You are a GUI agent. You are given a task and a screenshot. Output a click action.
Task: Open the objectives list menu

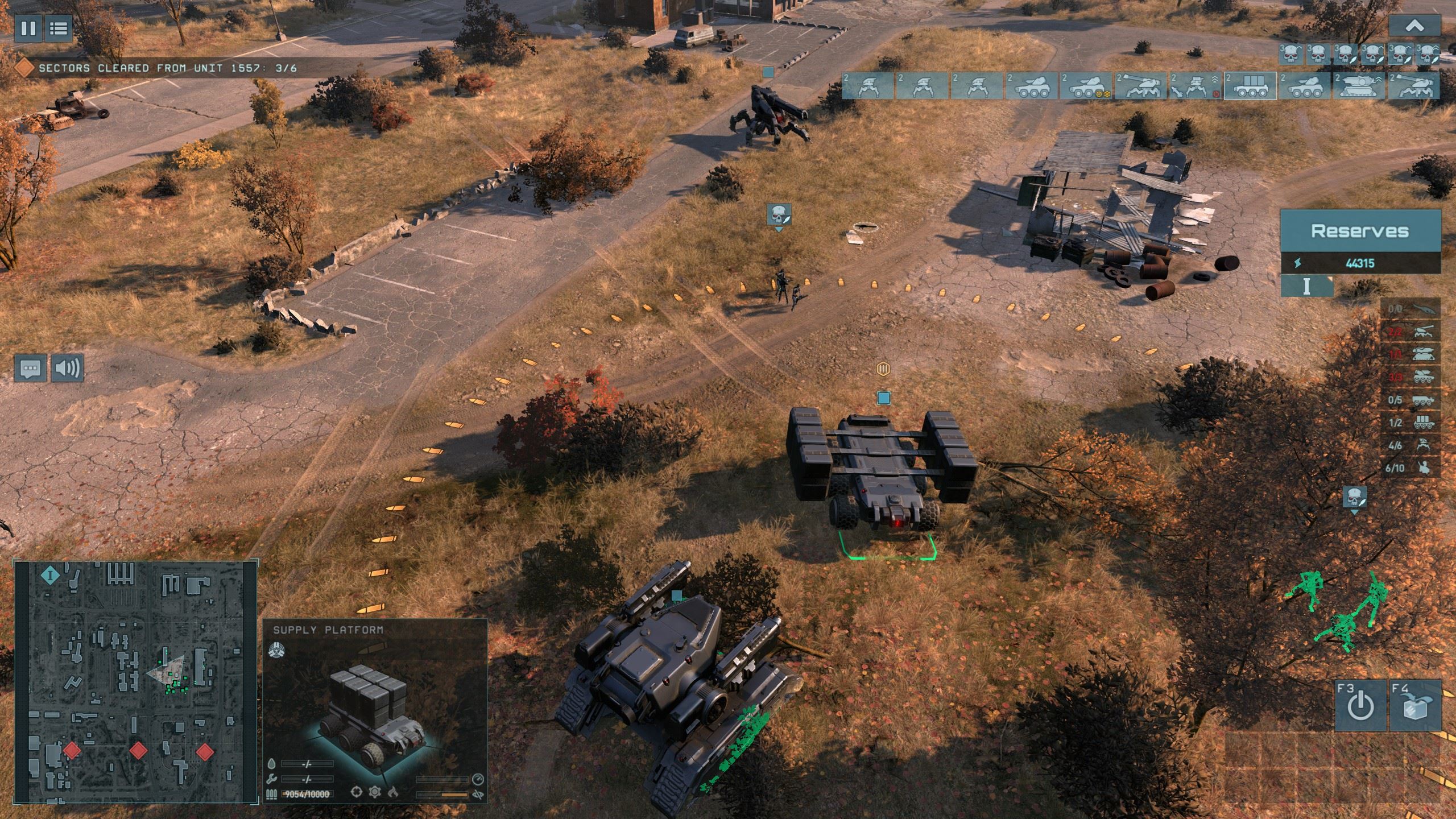point(57,28)
